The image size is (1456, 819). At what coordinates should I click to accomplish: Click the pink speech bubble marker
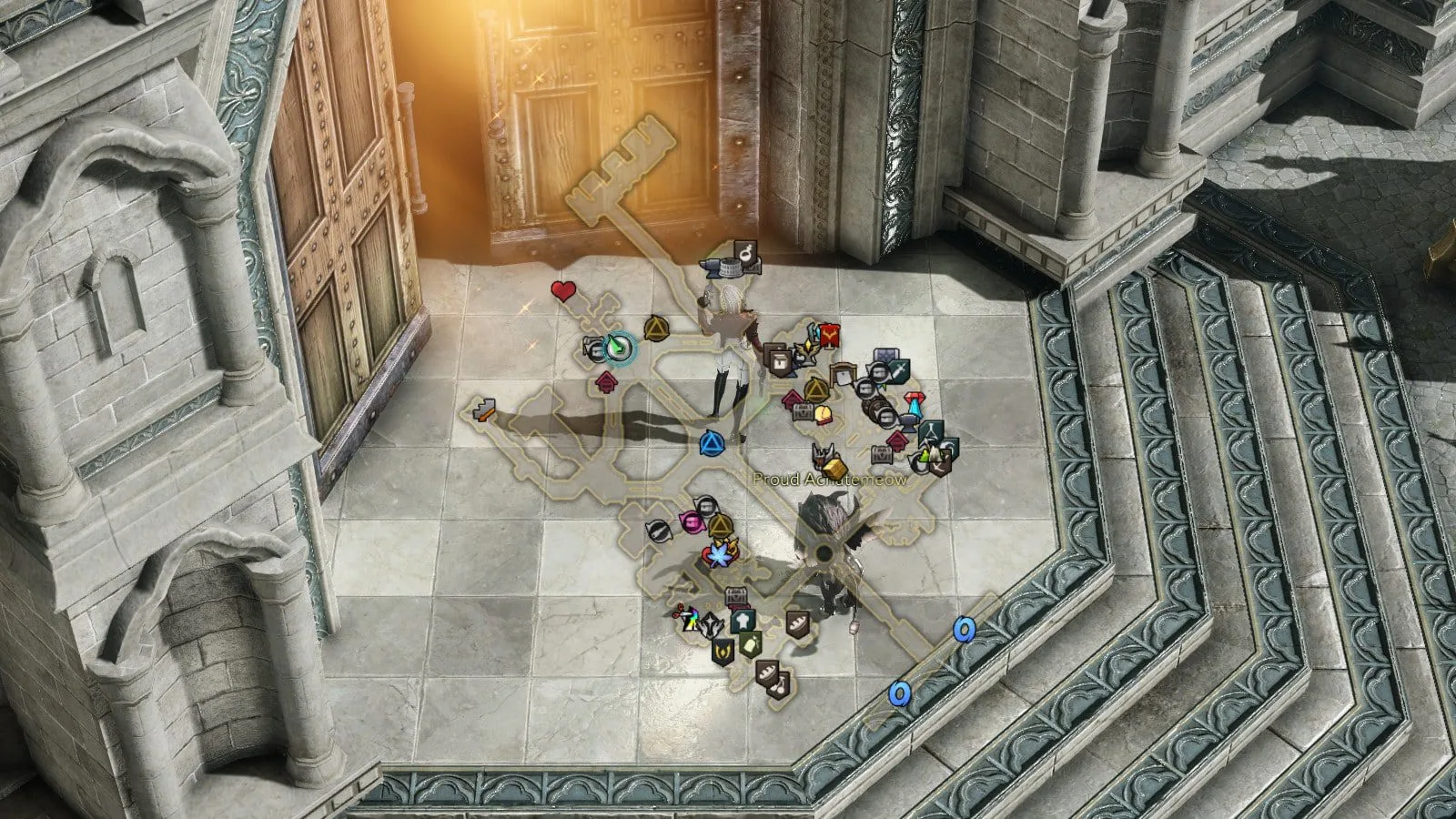click(692, 521)
